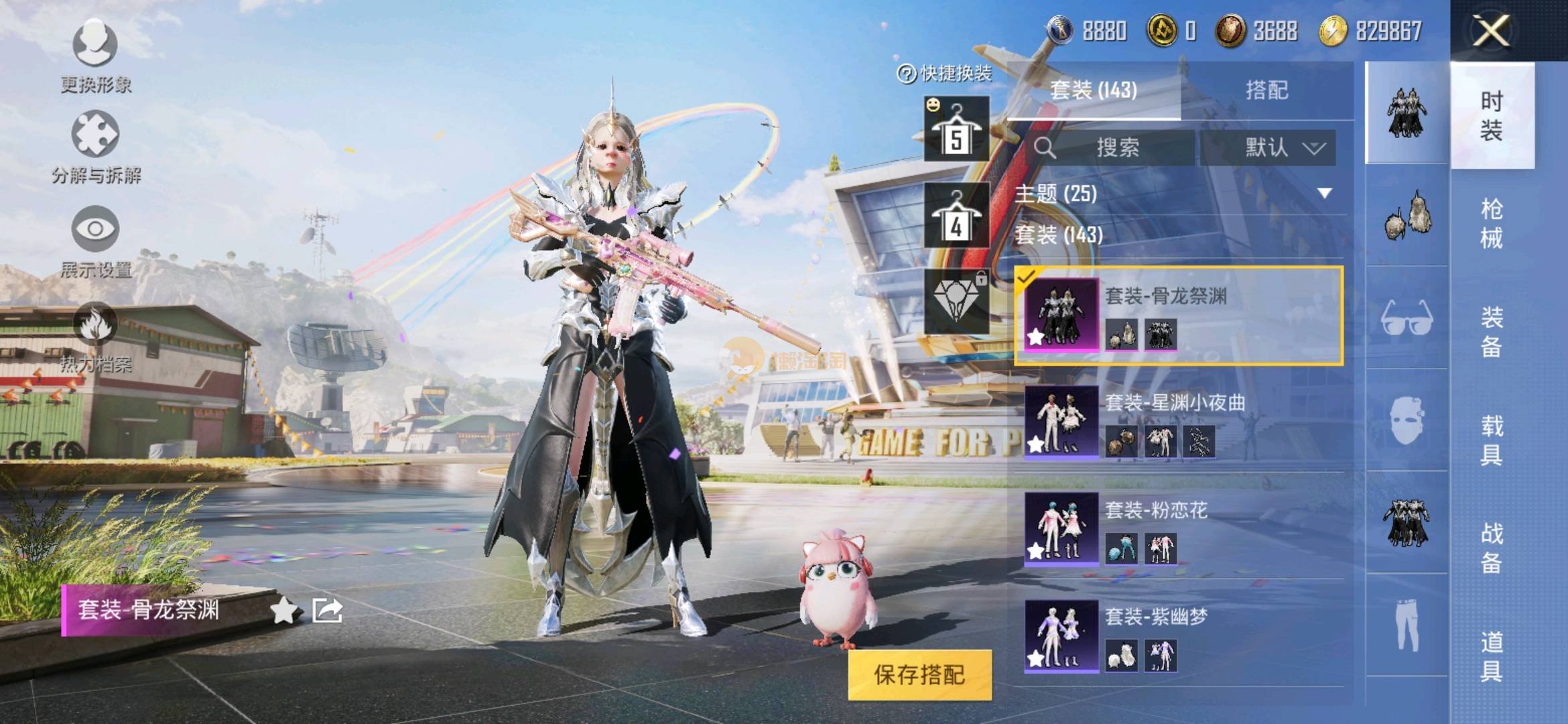Share the outfit via share icon
Viewport: 1568px width, 724px height.
click(x=328, y=611)
